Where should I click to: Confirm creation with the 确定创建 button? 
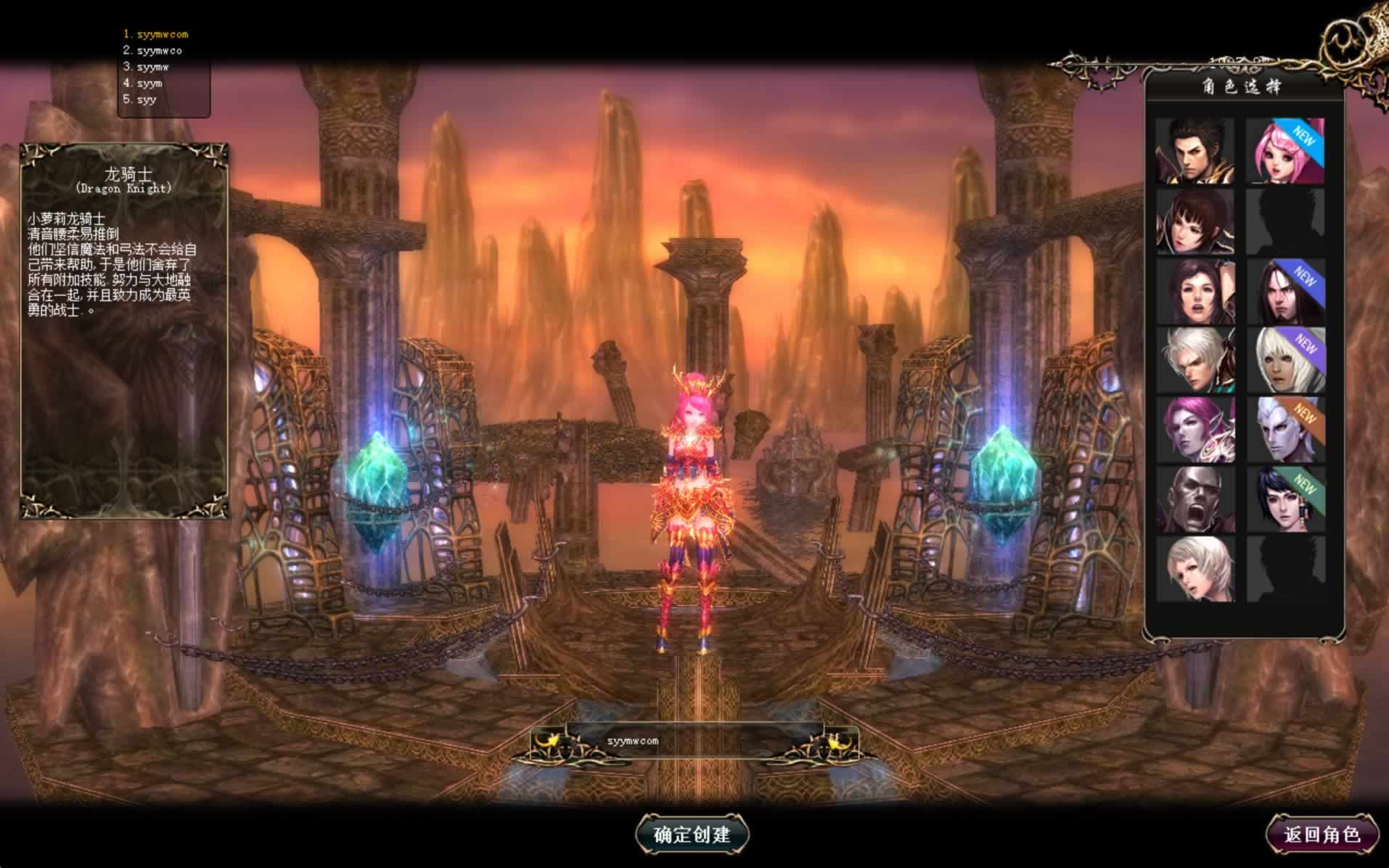point(692,834)
